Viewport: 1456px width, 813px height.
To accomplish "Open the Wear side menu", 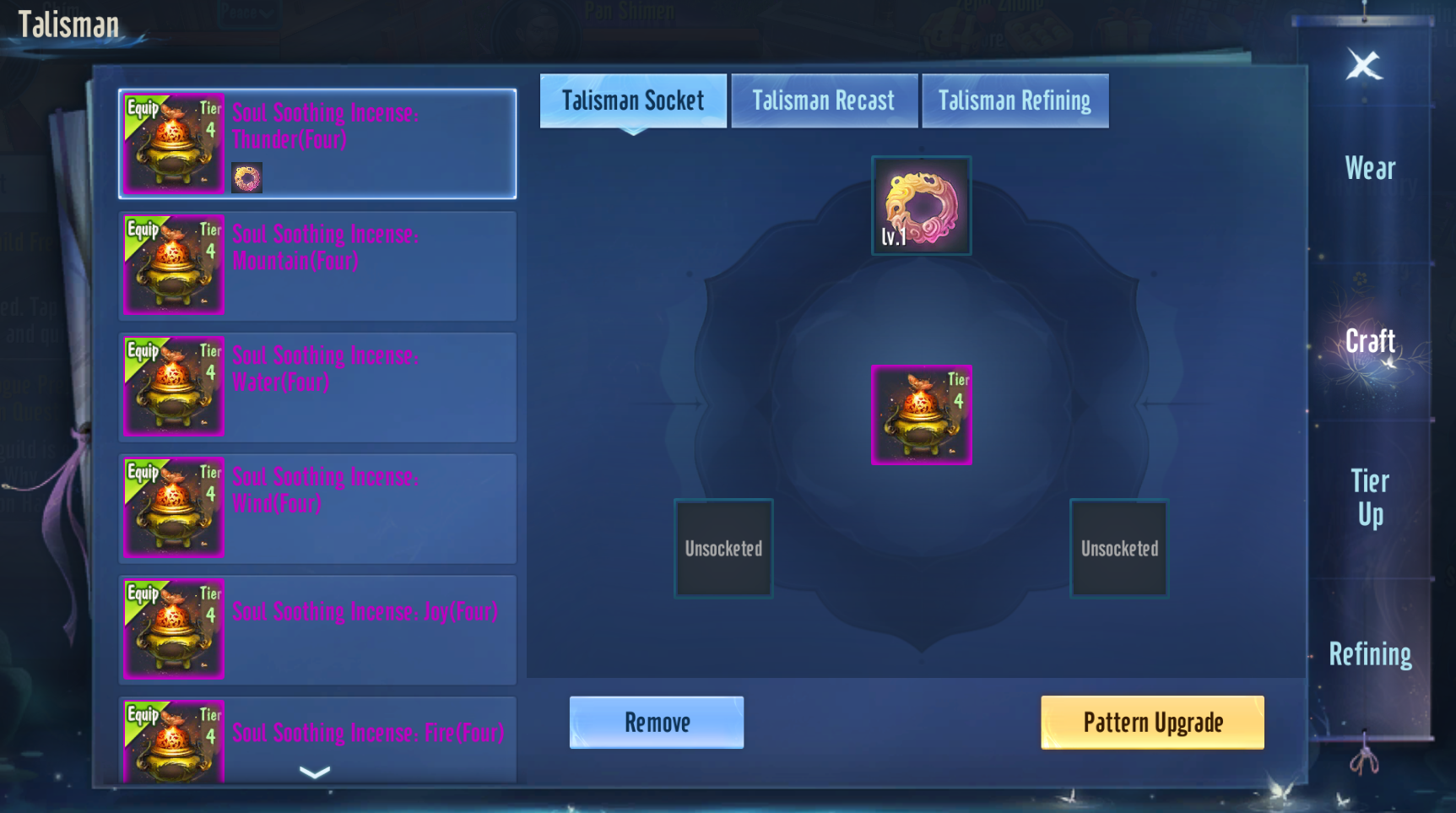I will (x=1369, y=169).
